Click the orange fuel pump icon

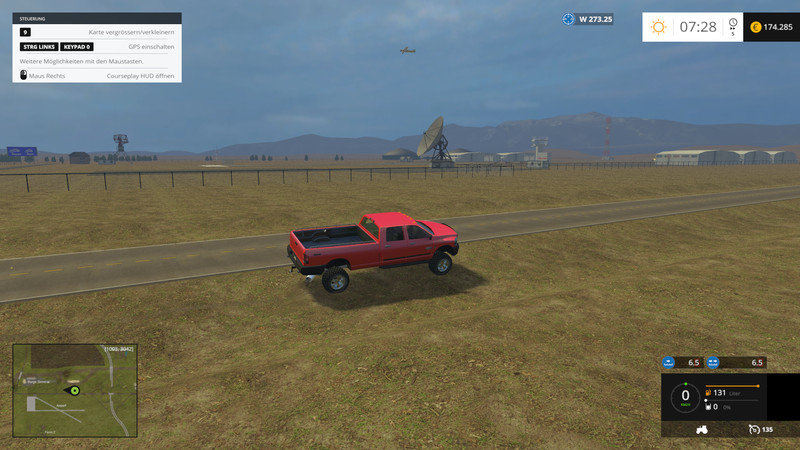[708, 393]
